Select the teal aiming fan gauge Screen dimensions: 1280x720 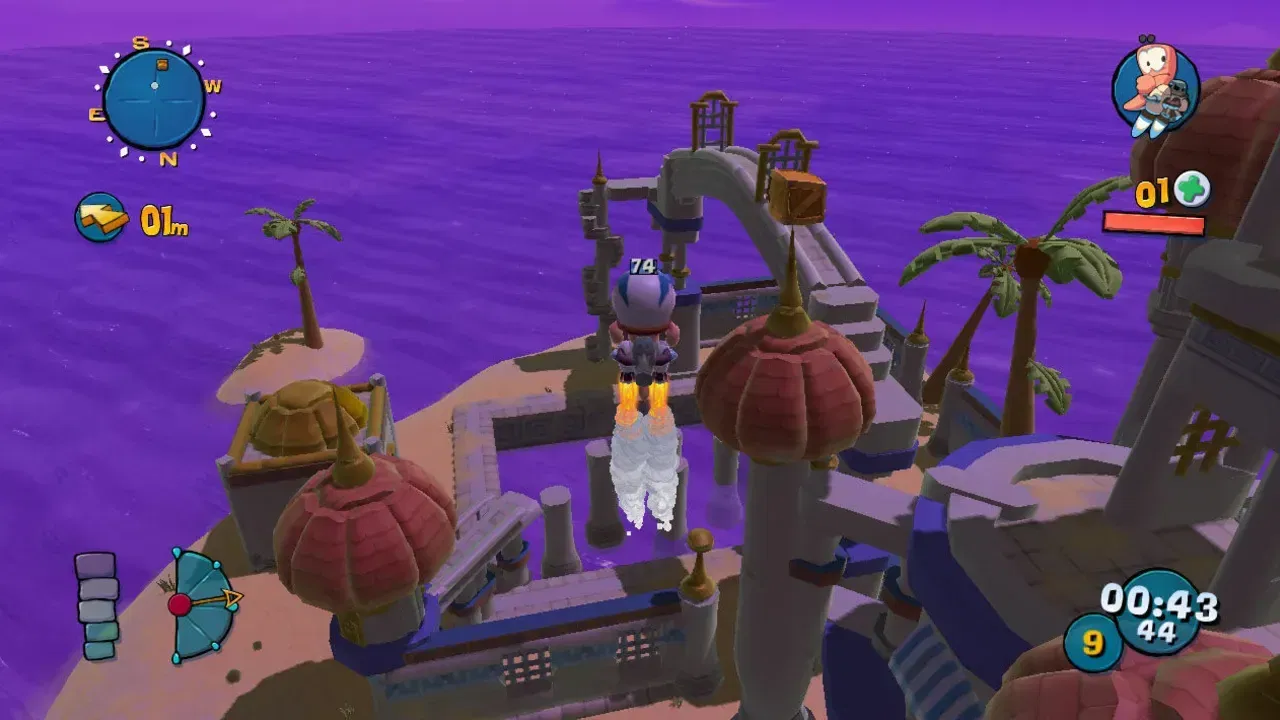200,603
